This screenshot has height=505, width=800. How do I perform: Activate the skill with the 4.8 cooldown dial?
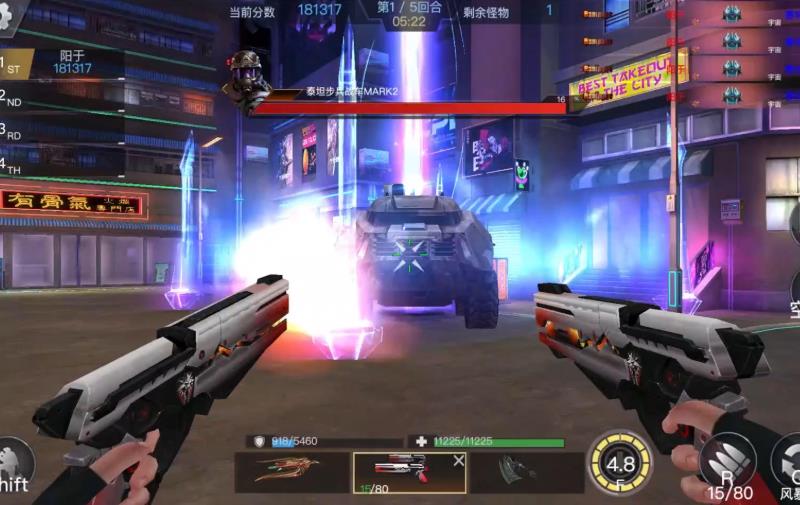click(x=620, y=464)
